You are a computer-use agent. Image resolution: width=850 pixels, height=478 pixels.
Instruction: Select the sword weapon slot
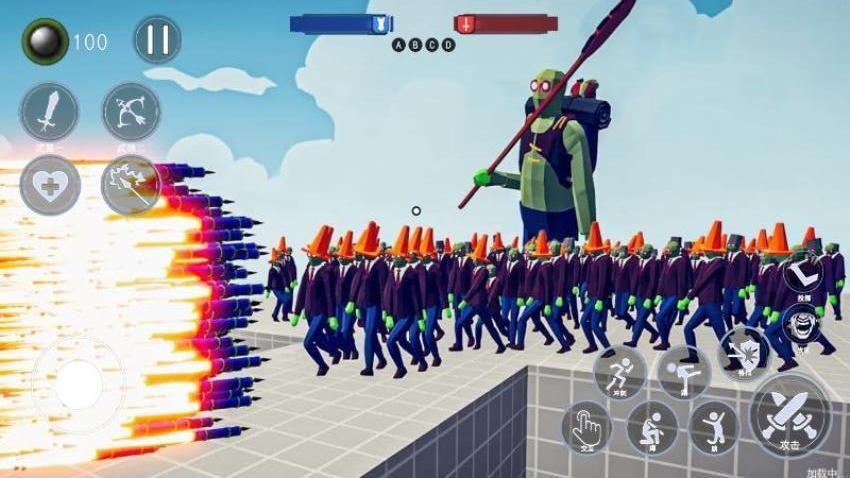click(x=49, y=111)
